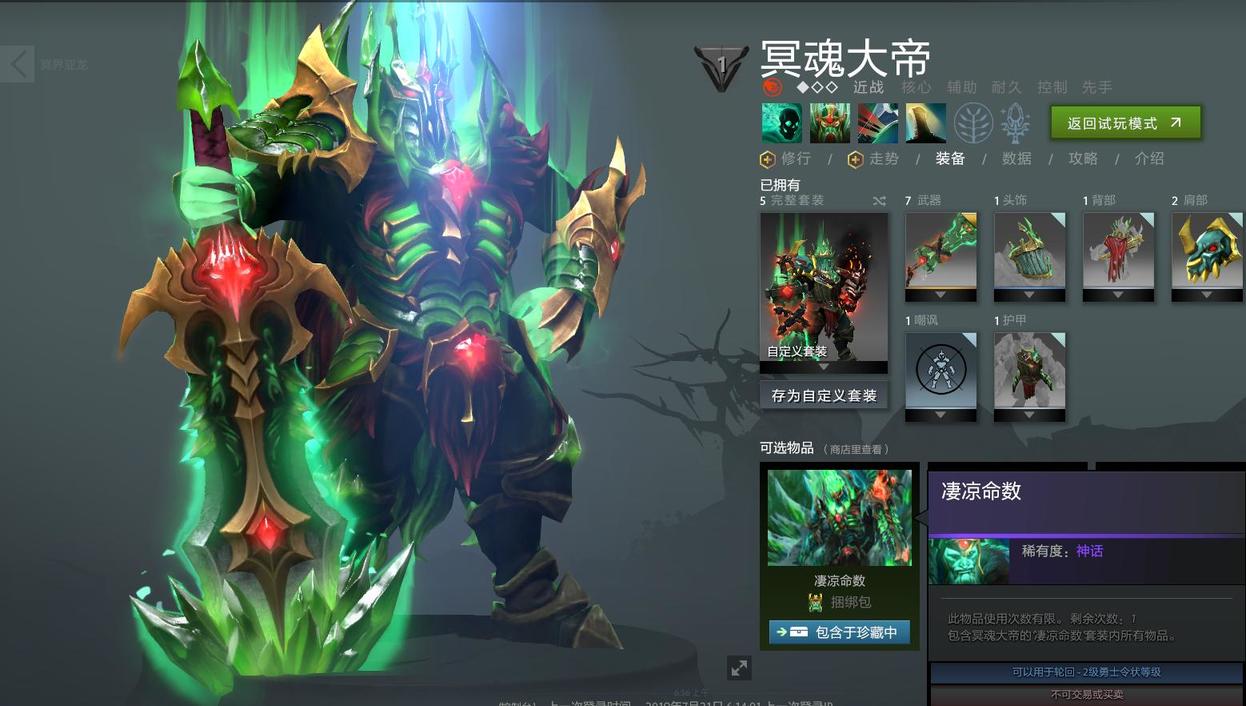Open the 包含于珍藏中 treasure button
The width and height of the screenshot is (1246, 706).
click(839, 632)
